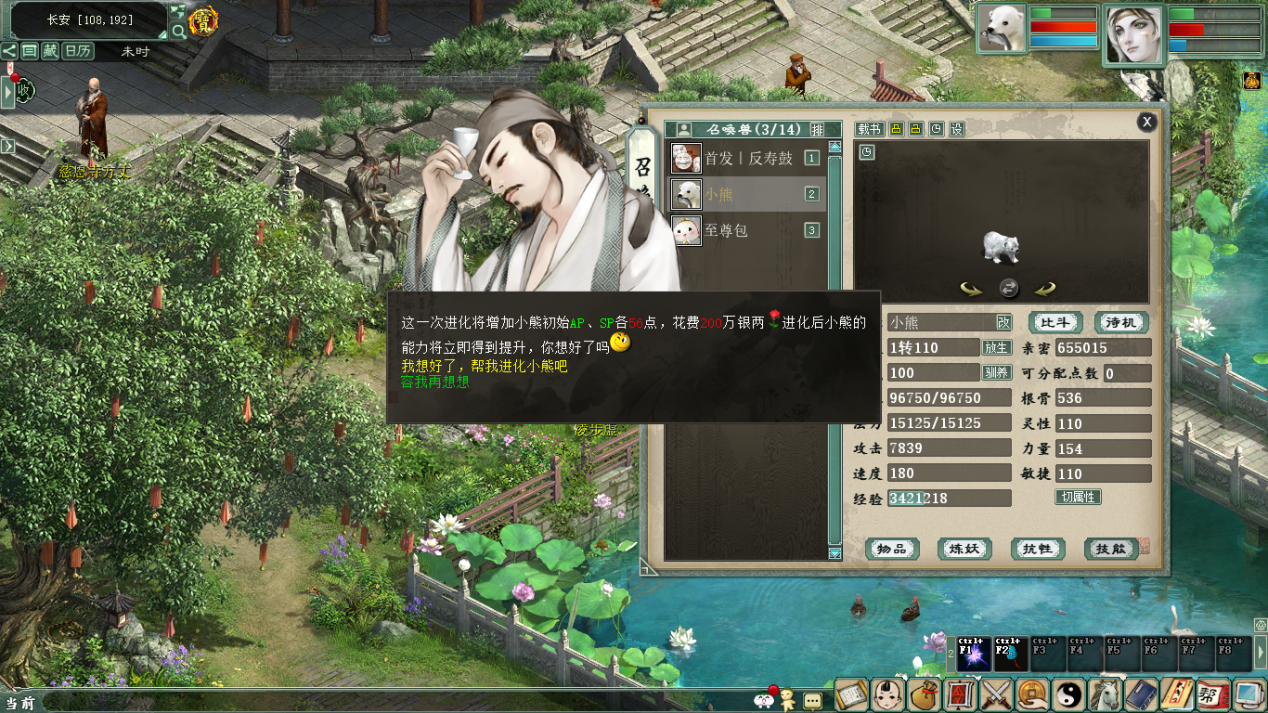Open the flaming 寶 treasure icon
The height and width of the screenshot is (713, 1268).
[x=203, y=21]
